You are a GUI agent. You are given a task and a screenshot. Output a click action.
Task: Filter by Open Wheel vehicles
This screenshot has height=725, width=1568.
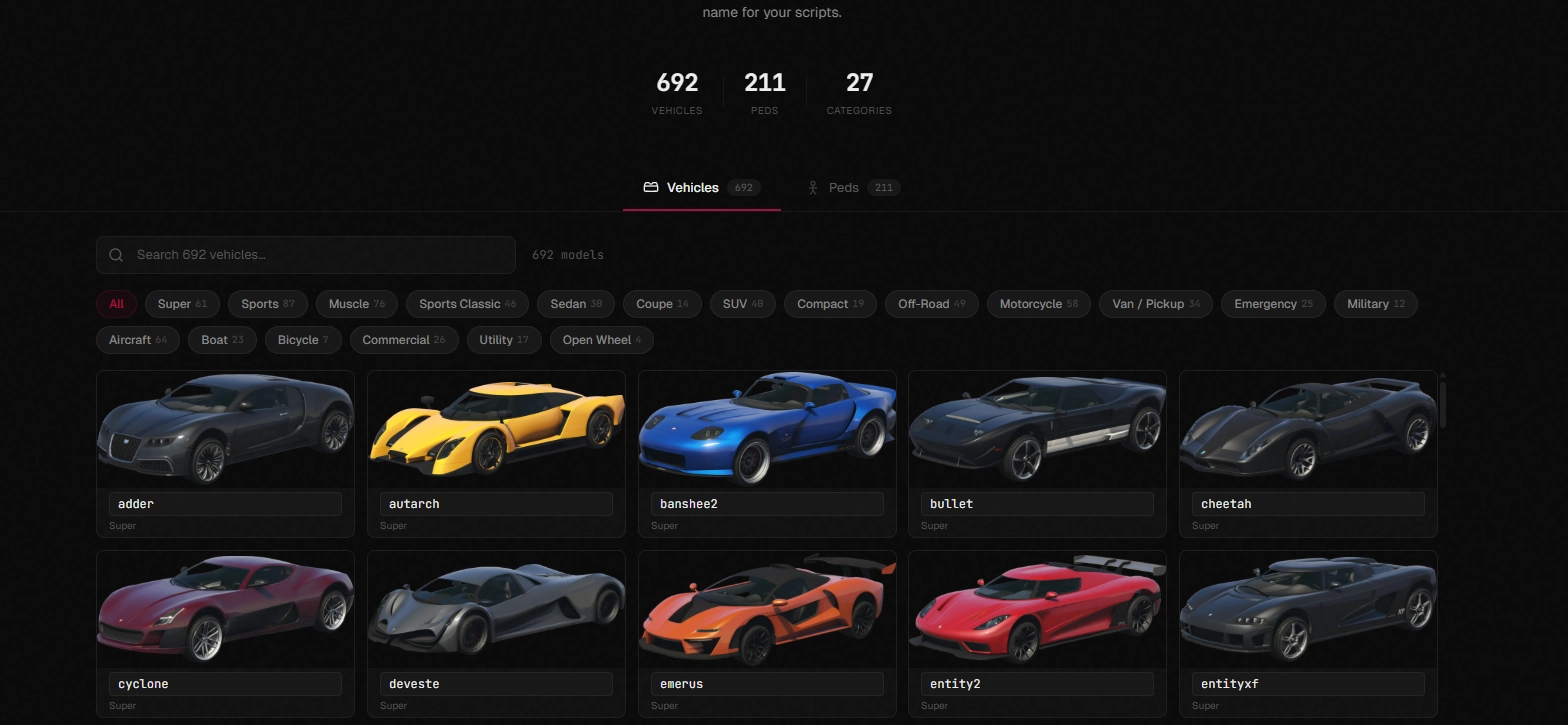[x=601, y=339]
